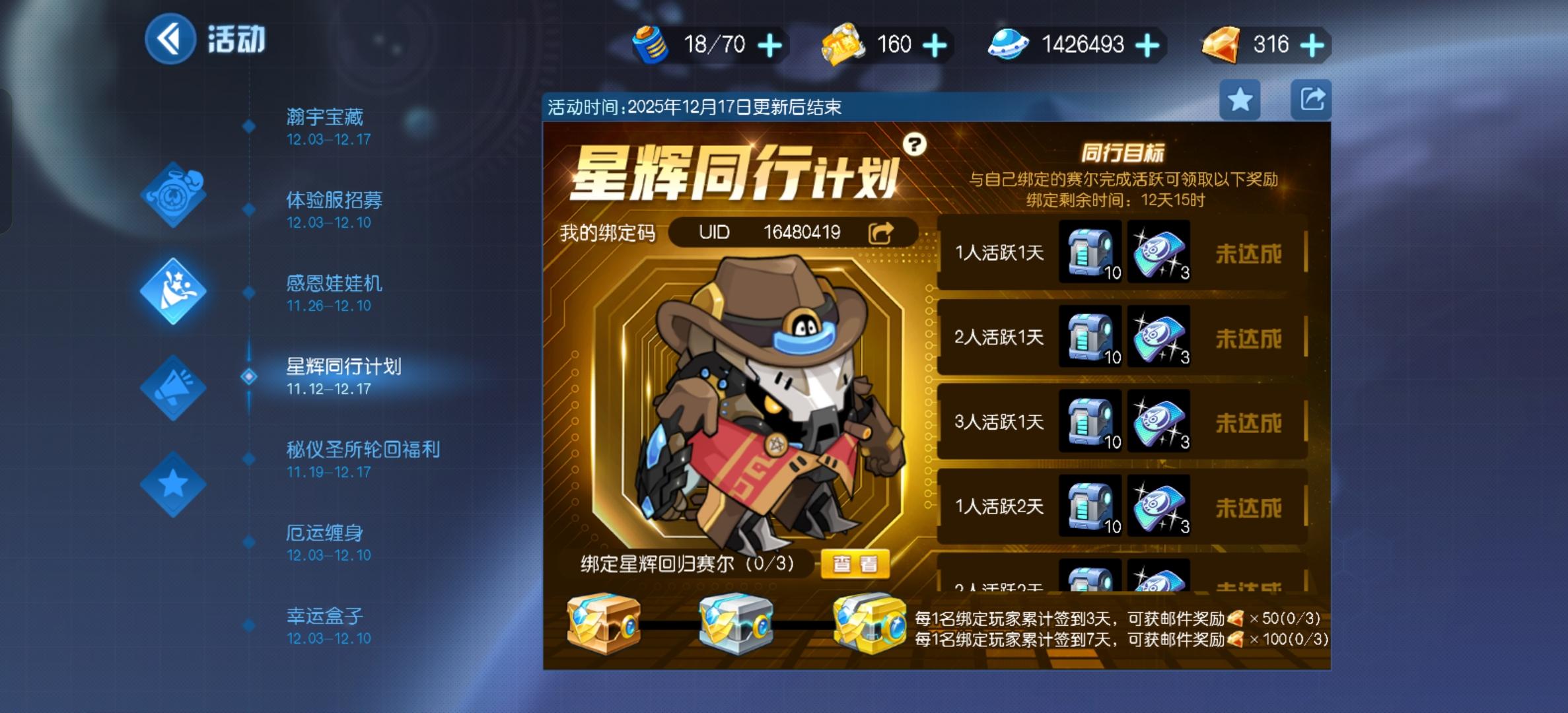This screenshot has width=1568, height=713.
Task: Click the plus next to the 160 ticket currency
Action: (935, 44)
